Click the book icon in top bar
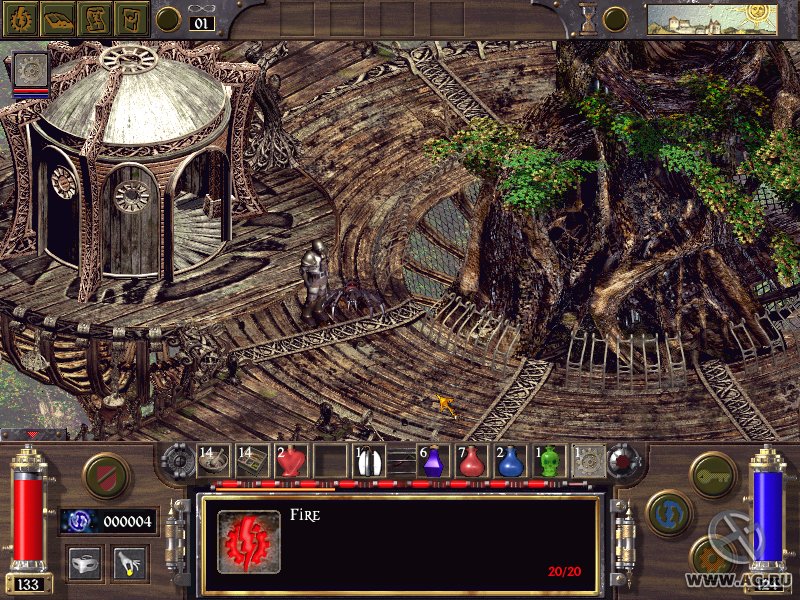800x600 pixels. [x=57, y=18]
